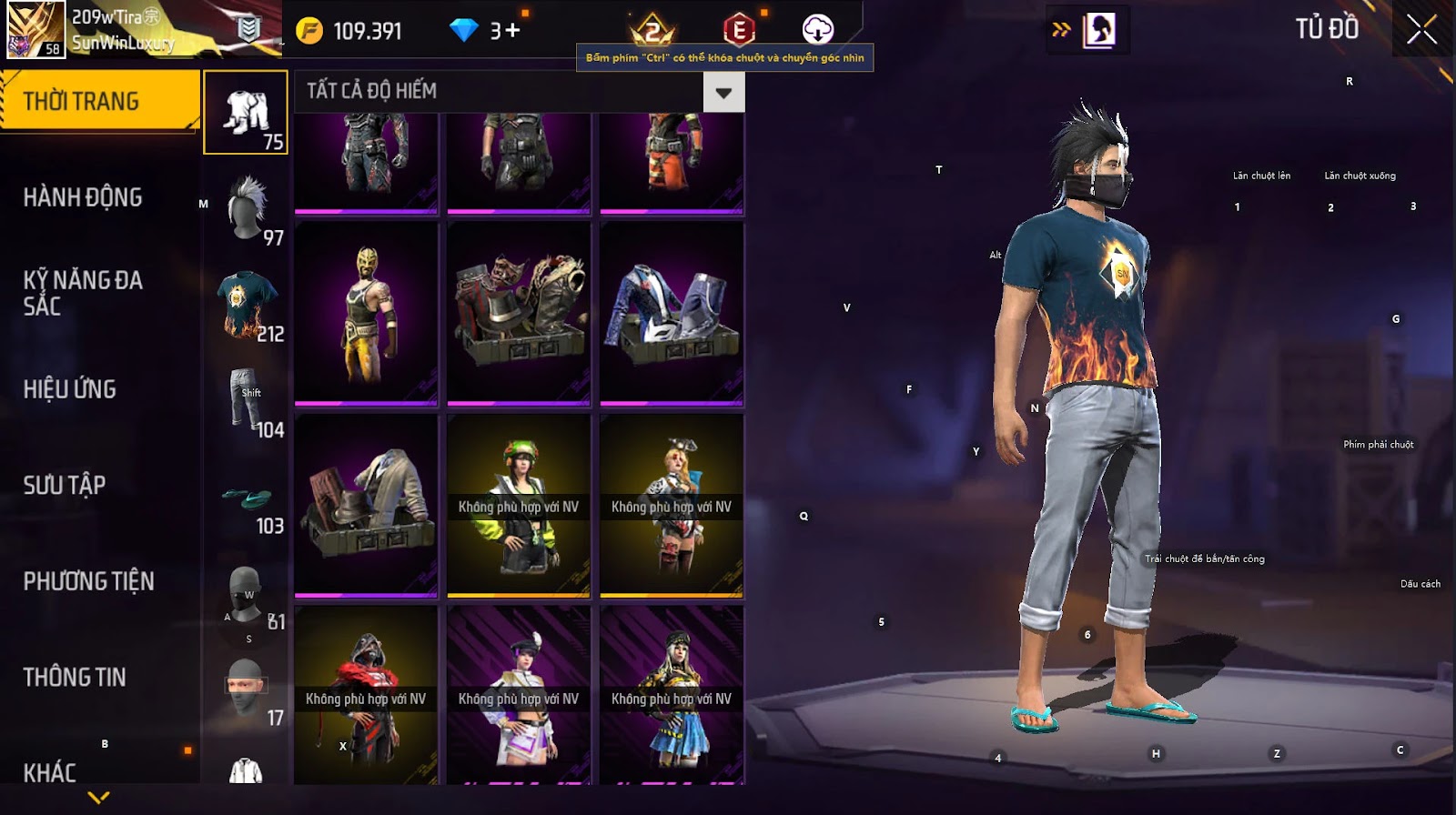Select the teal sandals shoes subcategory

[x=246, y=498]
